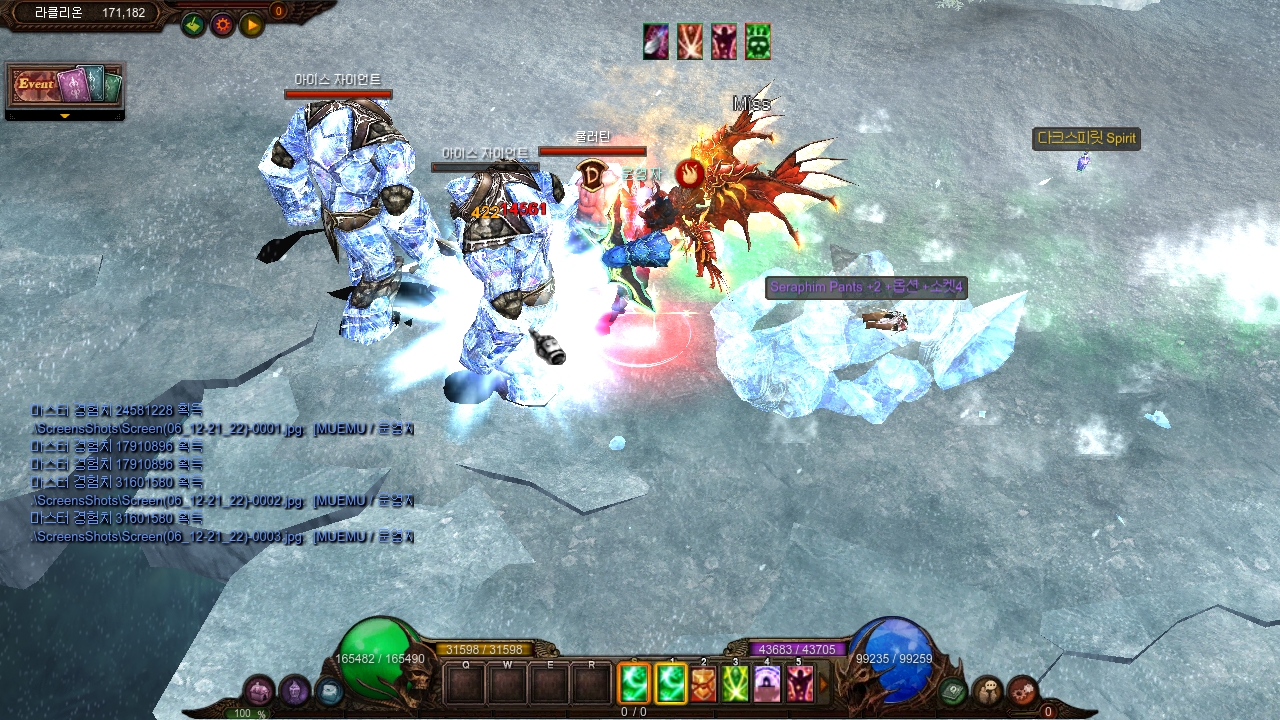This screenshot has width=1280, height=720.
Task: Click the pink silhouette buff icon
Action: (x=724, y=42)
